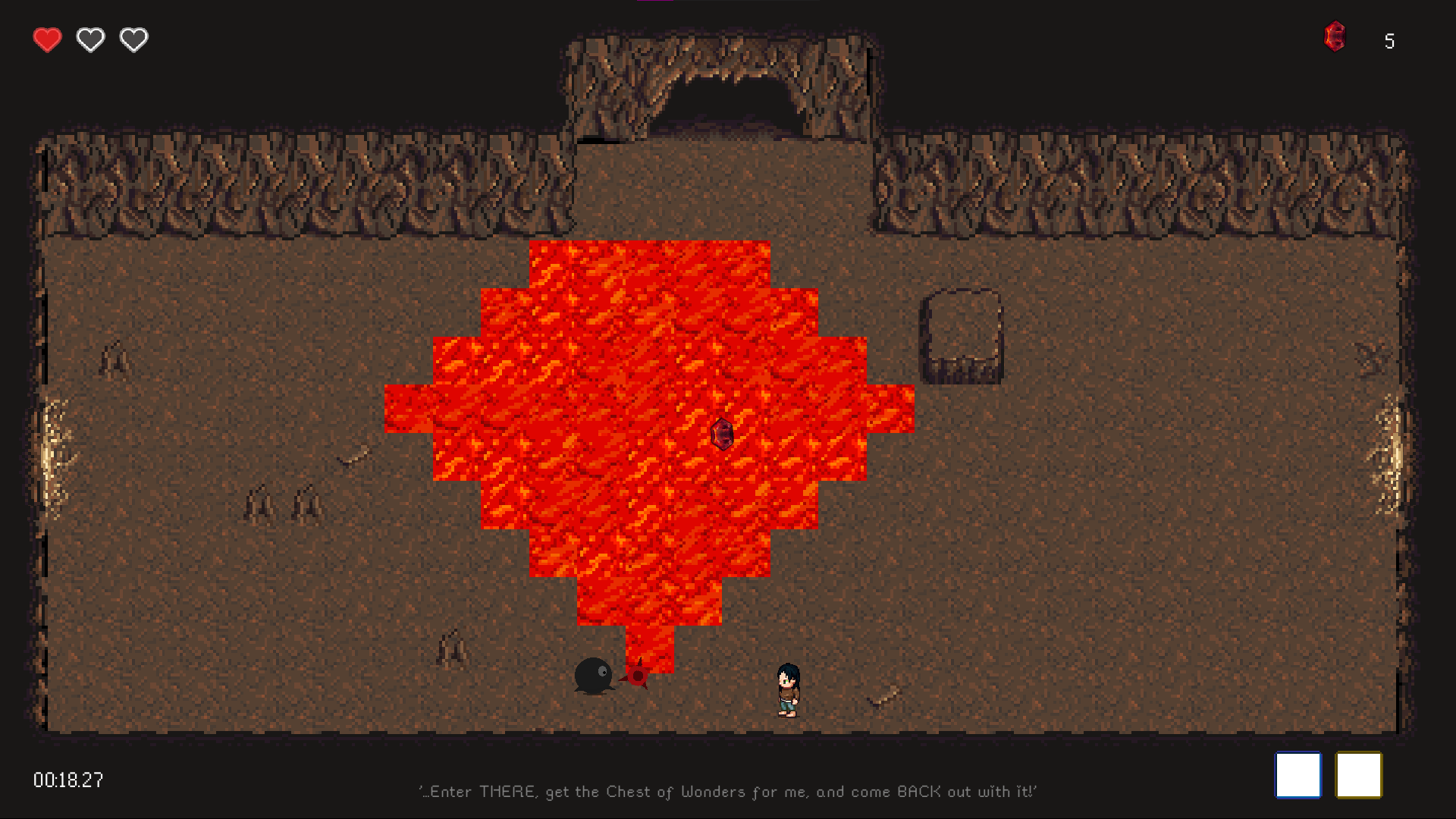Click the word BACK in the dialogue line
1456x819 pixels.
(918, 791)
